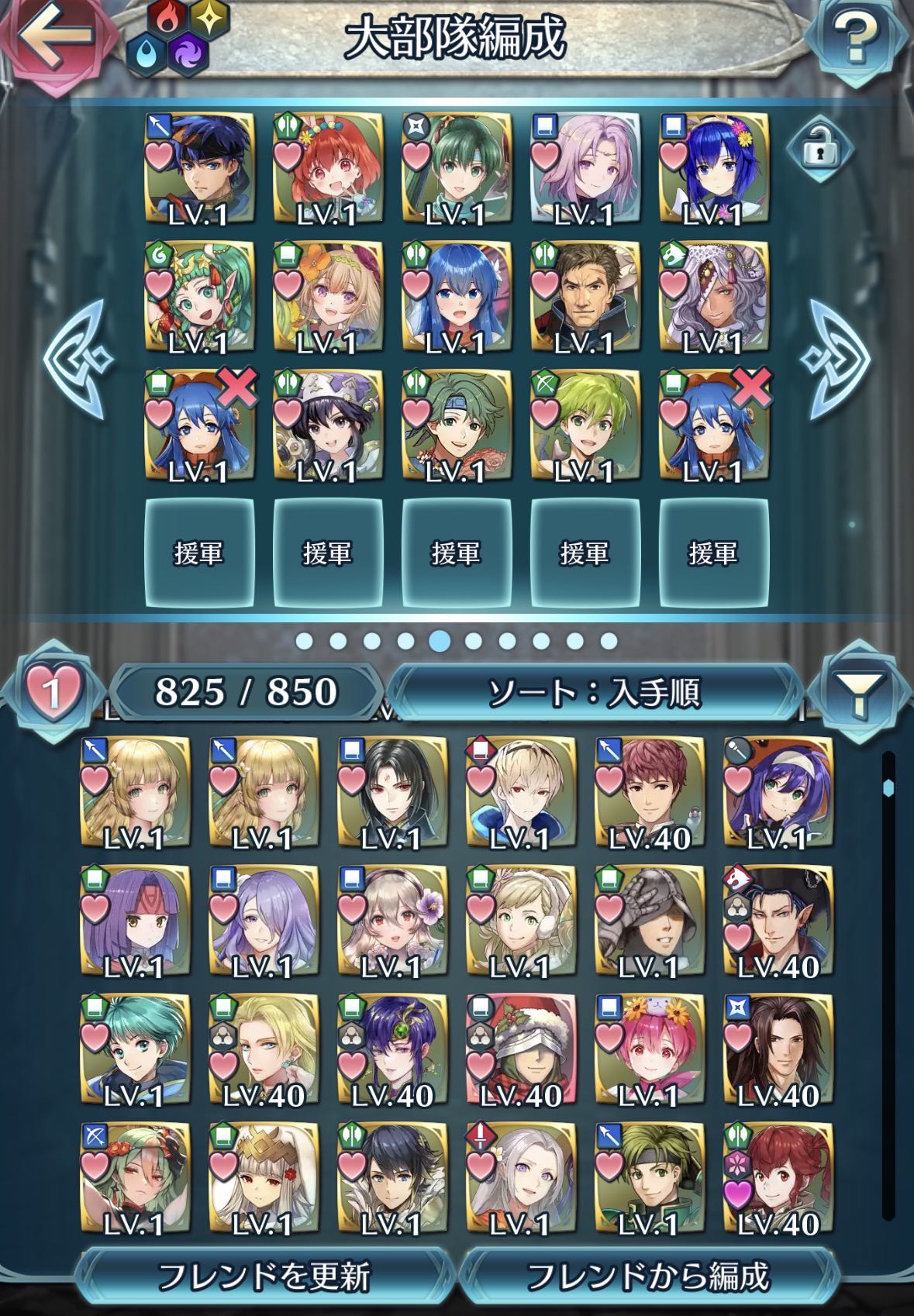Go back with the red arrow button
This screenshot has width=914, height=1316.
(56, 39)
